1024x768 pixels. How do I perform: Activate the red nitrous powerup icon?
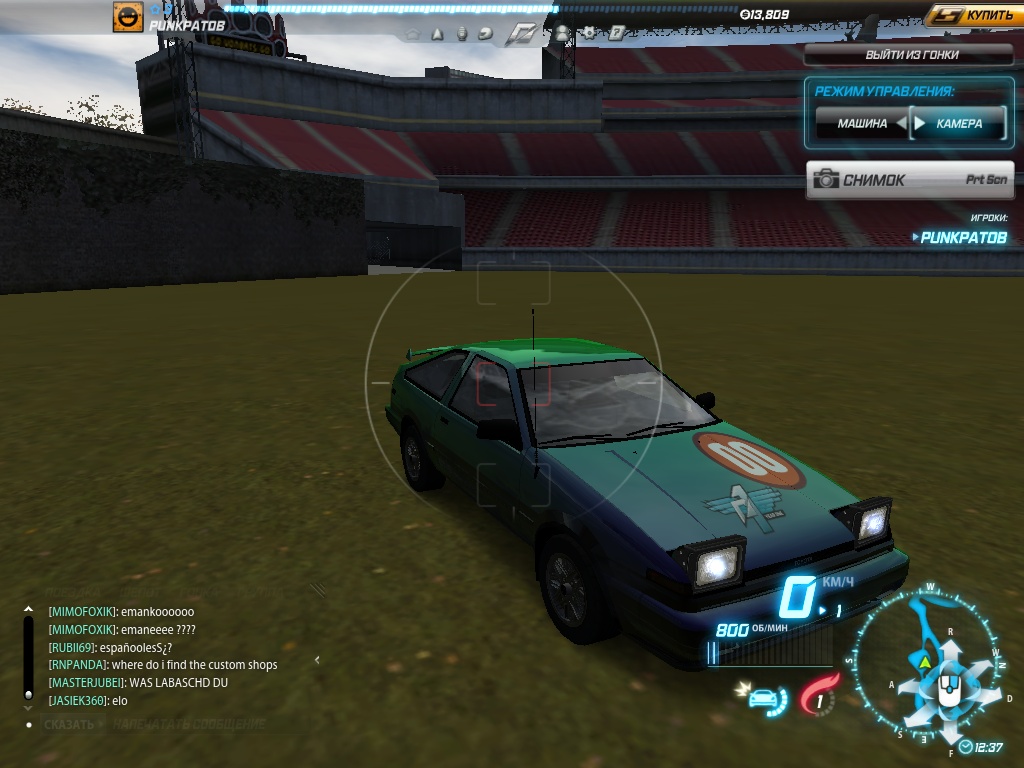click(820, 695)
